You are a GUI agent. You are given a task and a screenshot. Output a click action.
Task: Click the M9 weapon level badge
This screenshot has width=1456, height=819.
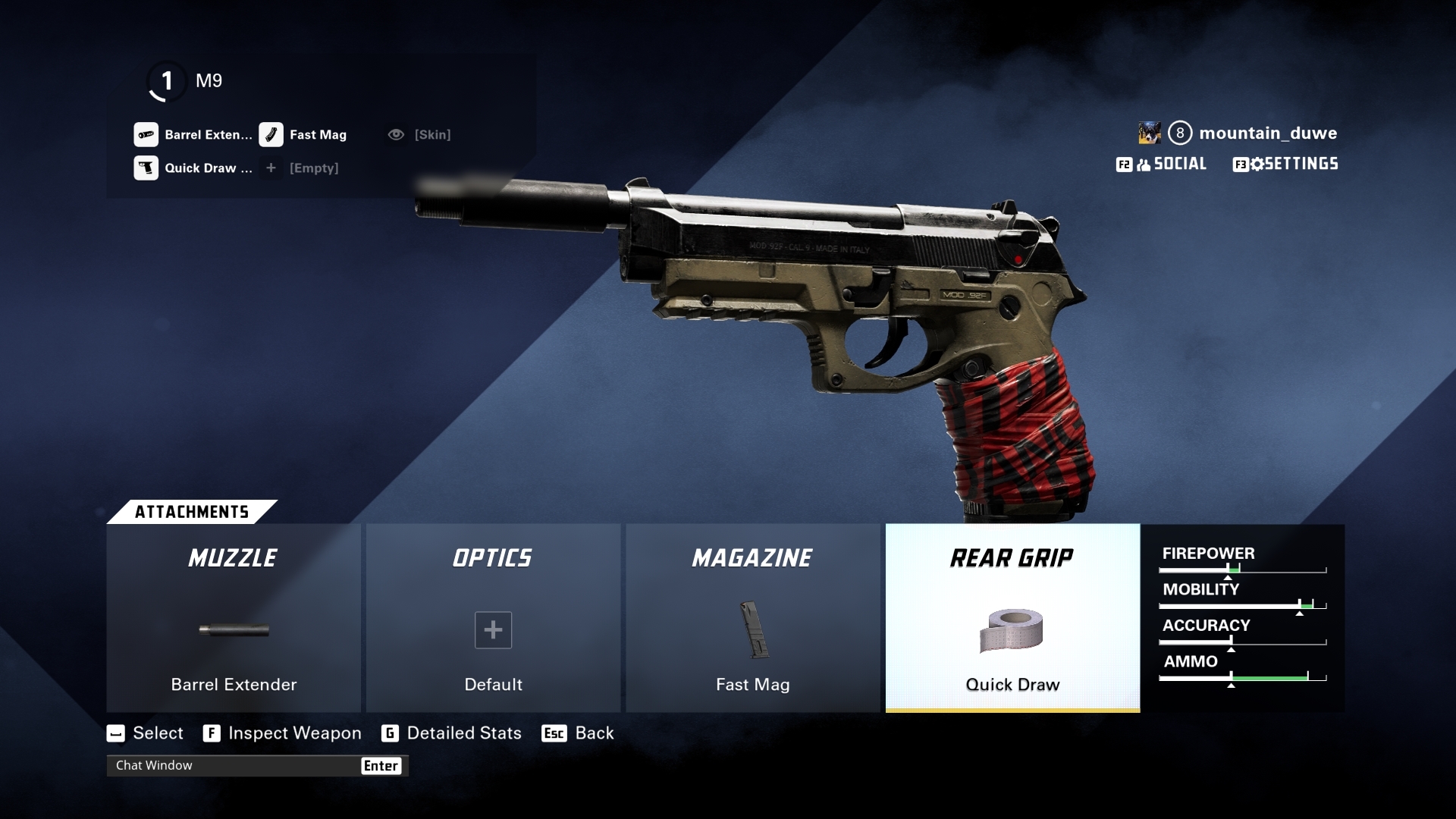point(167,81)
